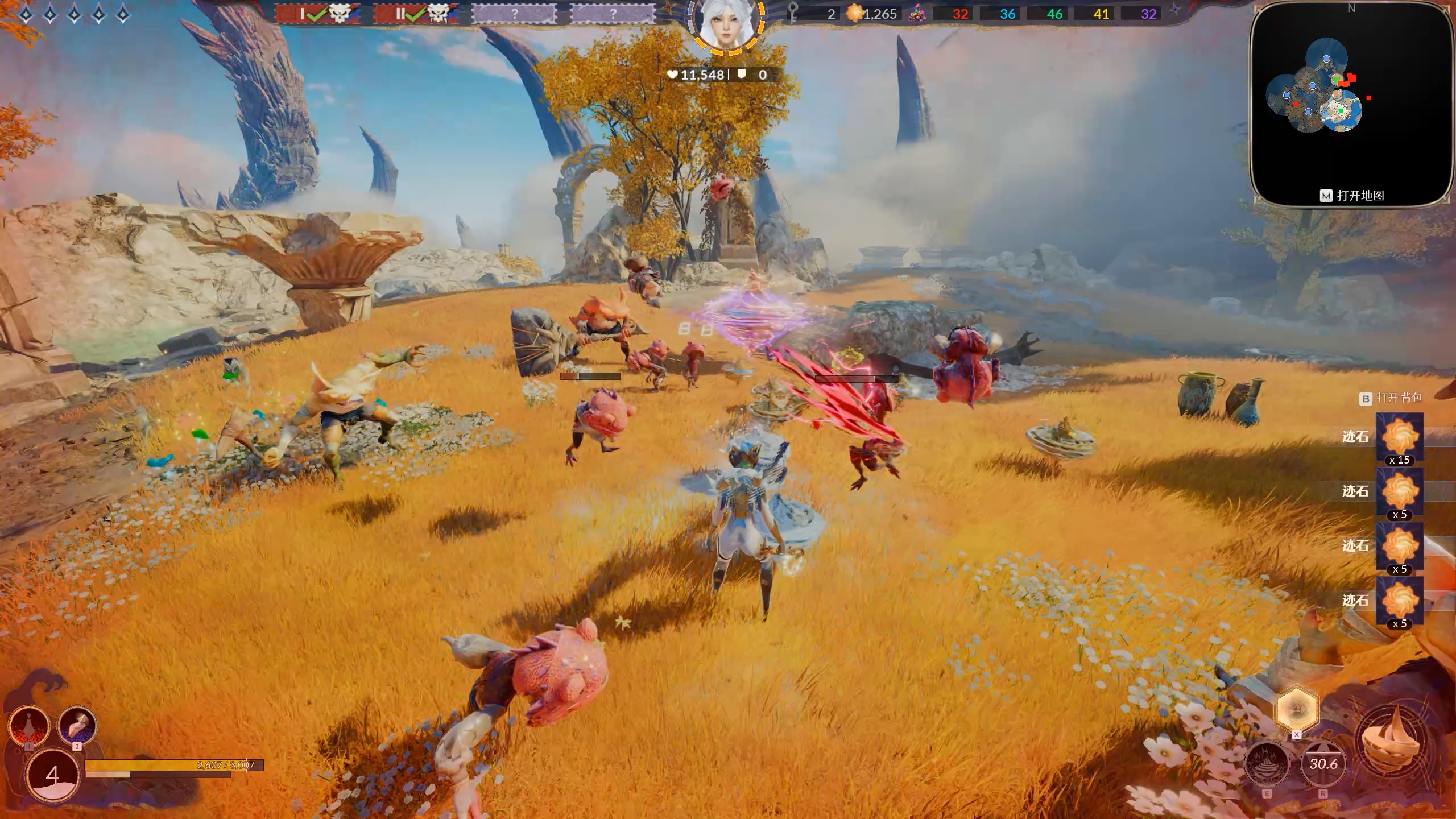Activate the golden hexagon ability icon

[1296, 709]
